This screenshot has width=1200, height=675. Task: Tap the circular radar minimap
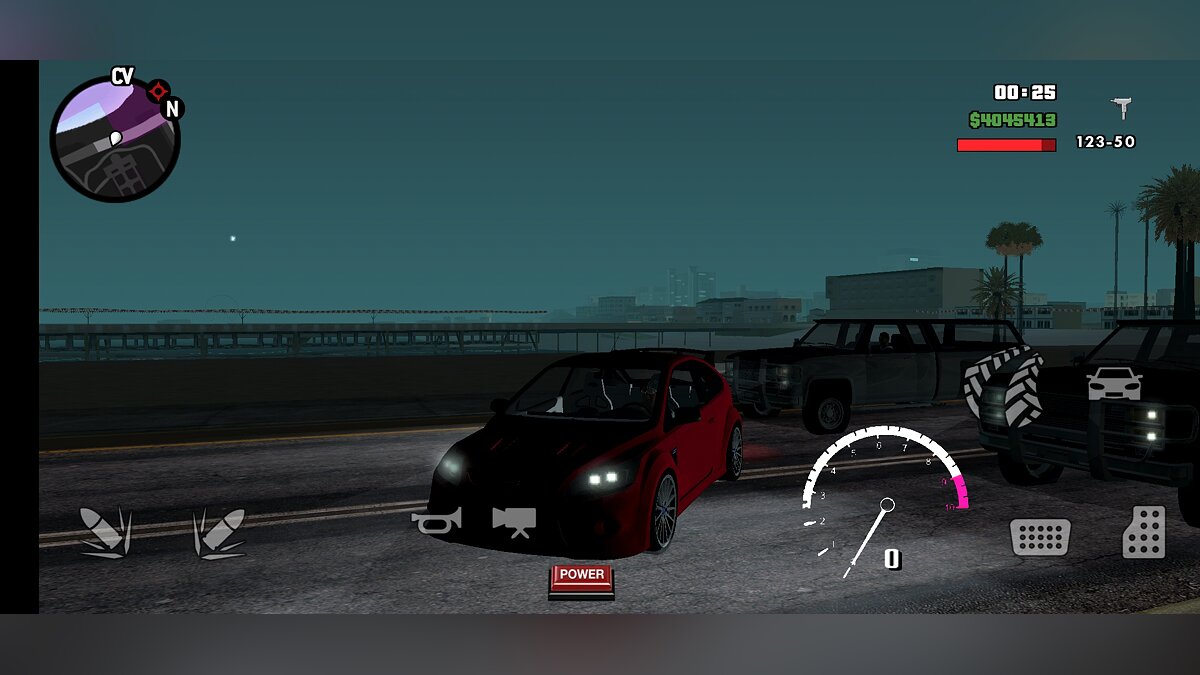pyautogui.click(x=115, y=139)
